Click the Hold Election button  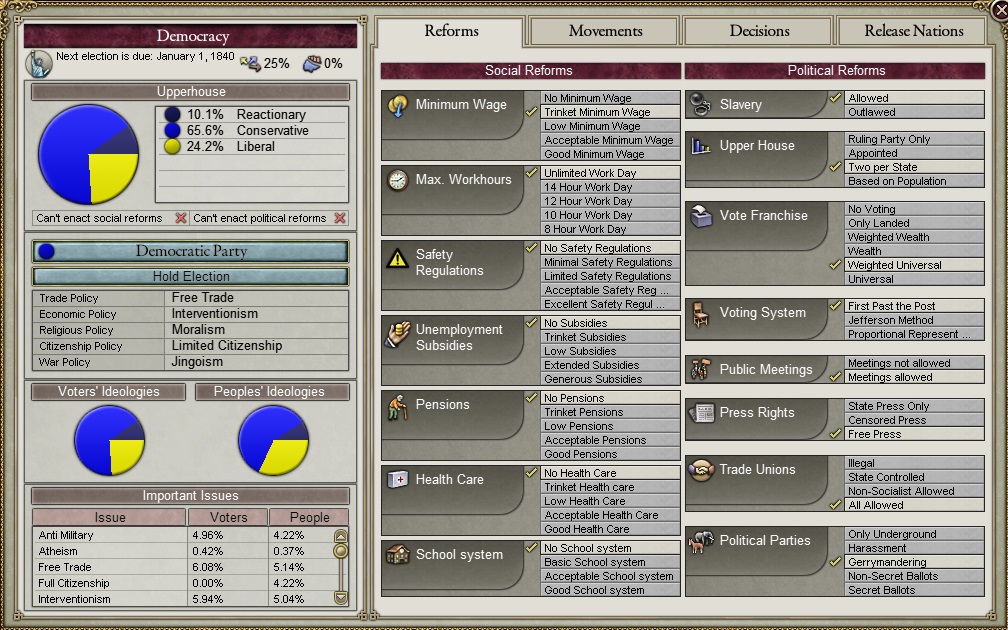tap(190, 276)
